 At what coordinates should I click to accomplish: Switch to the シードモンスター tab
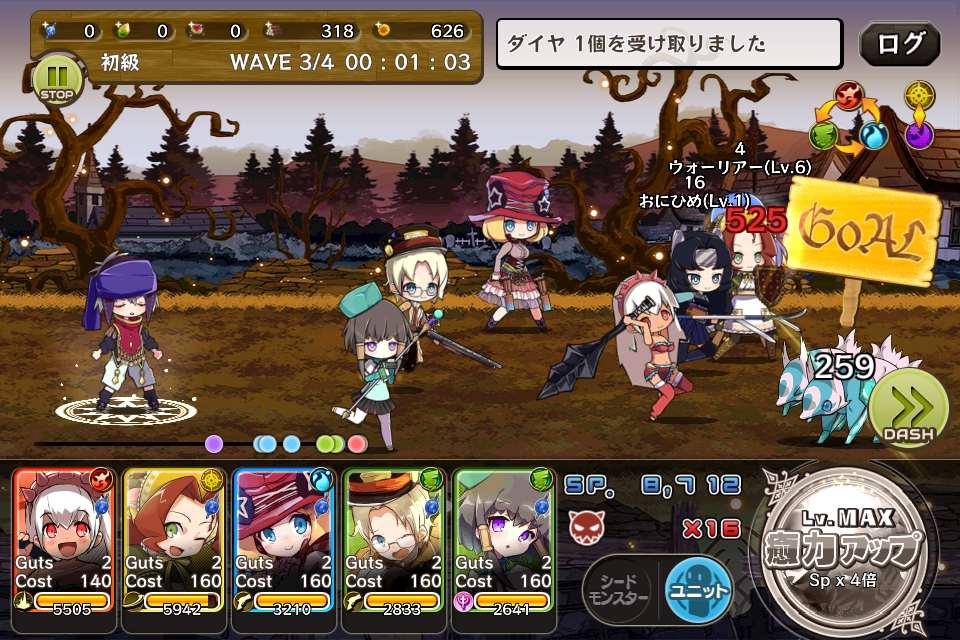point(617,592)
